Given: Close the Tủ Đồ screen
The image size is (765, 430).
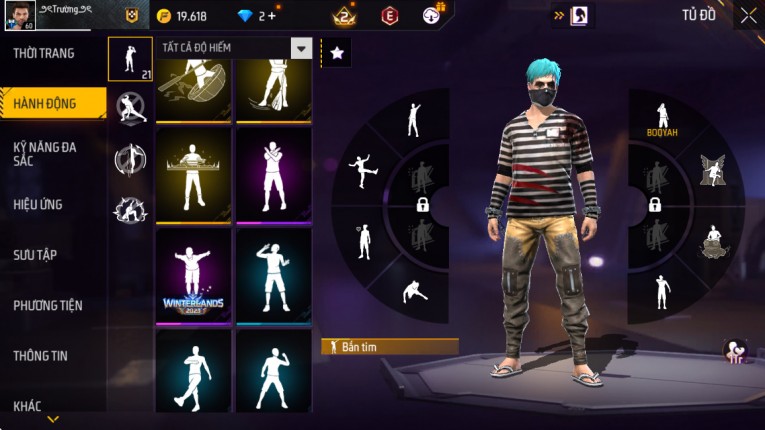Looking at the screenshot, I should click(x=748, y=15).
